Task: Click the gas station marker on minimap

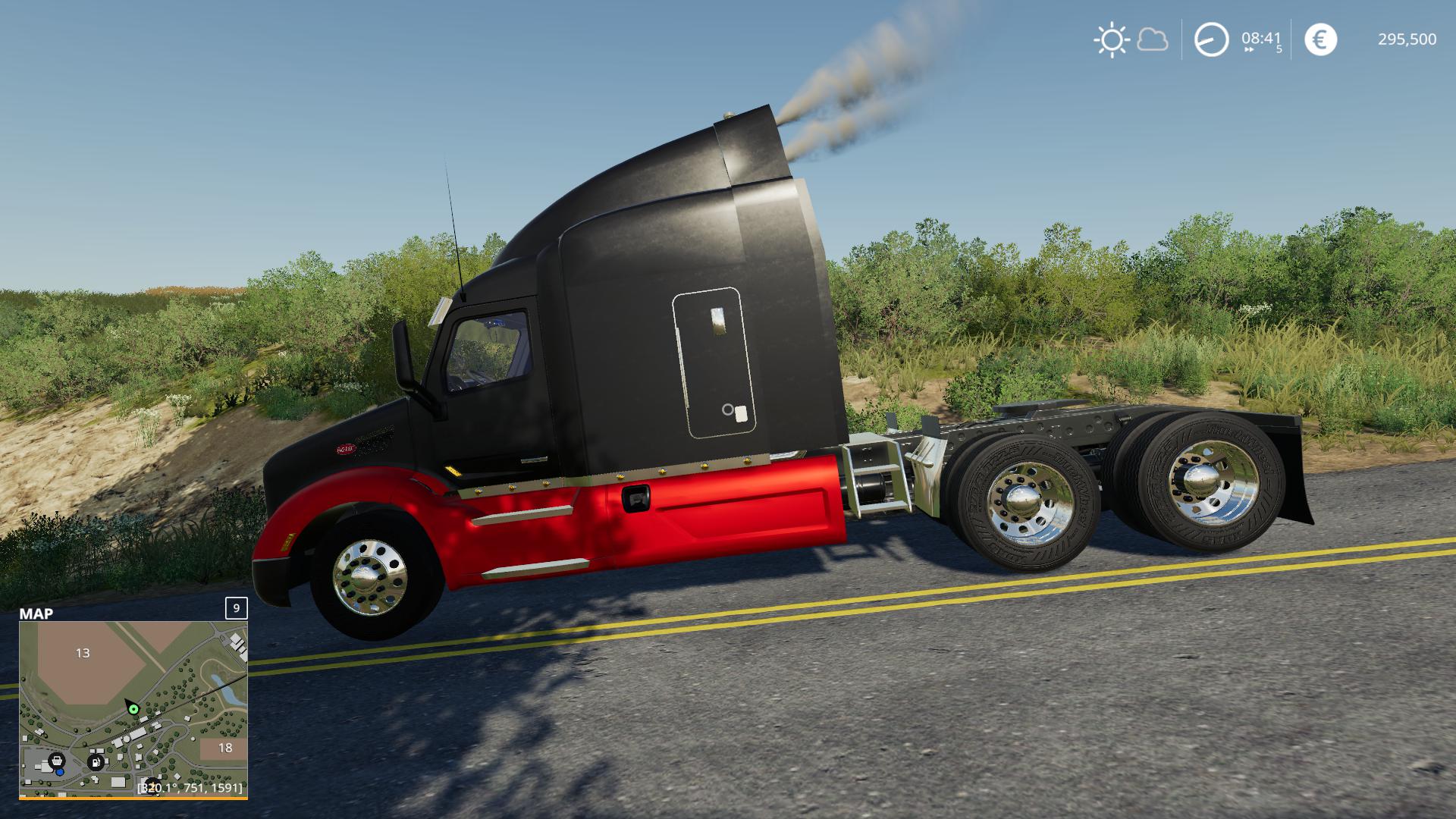Action: [96, 761]
